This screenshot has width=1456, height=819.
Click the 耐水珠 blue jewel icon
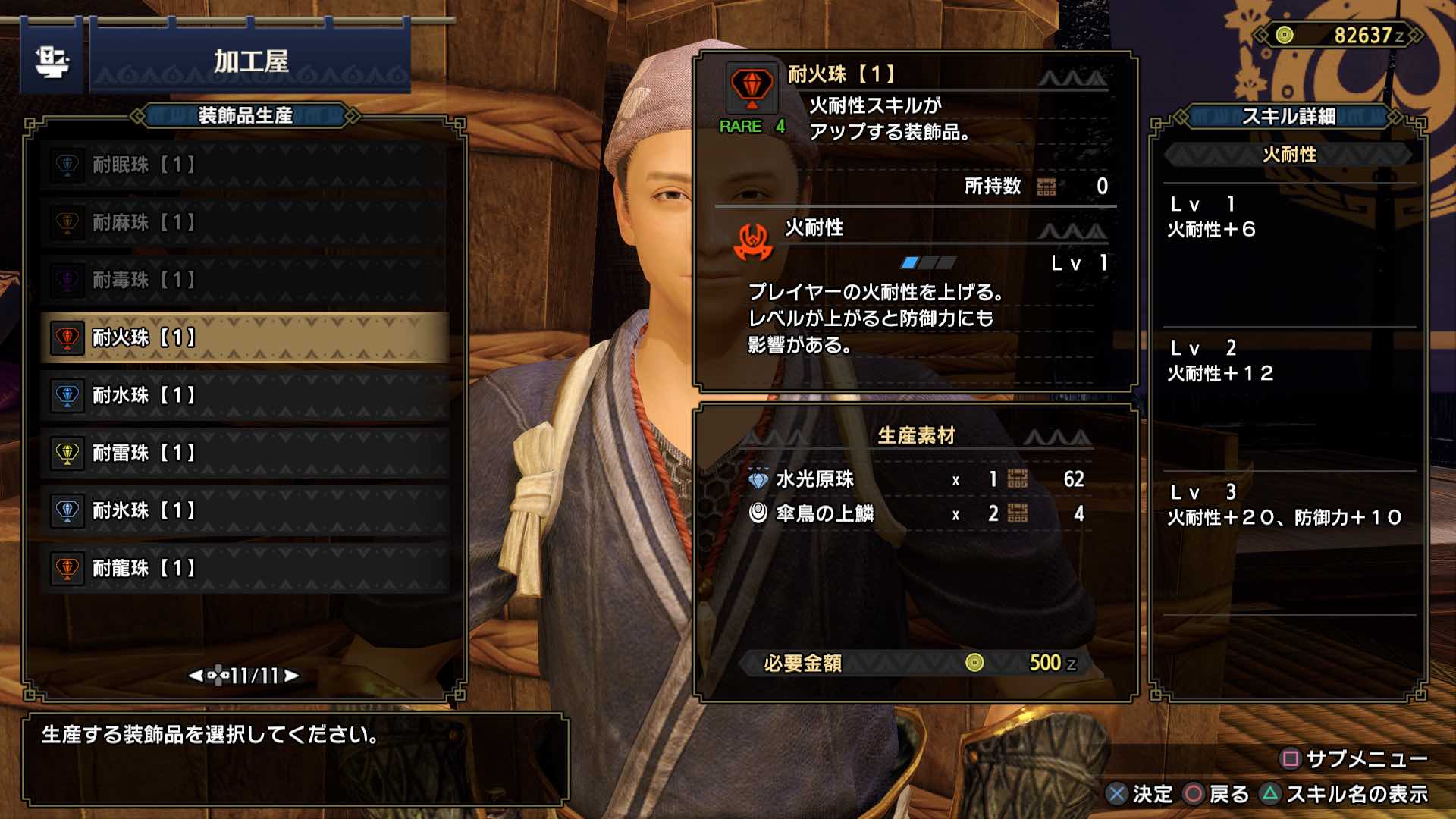68,396
